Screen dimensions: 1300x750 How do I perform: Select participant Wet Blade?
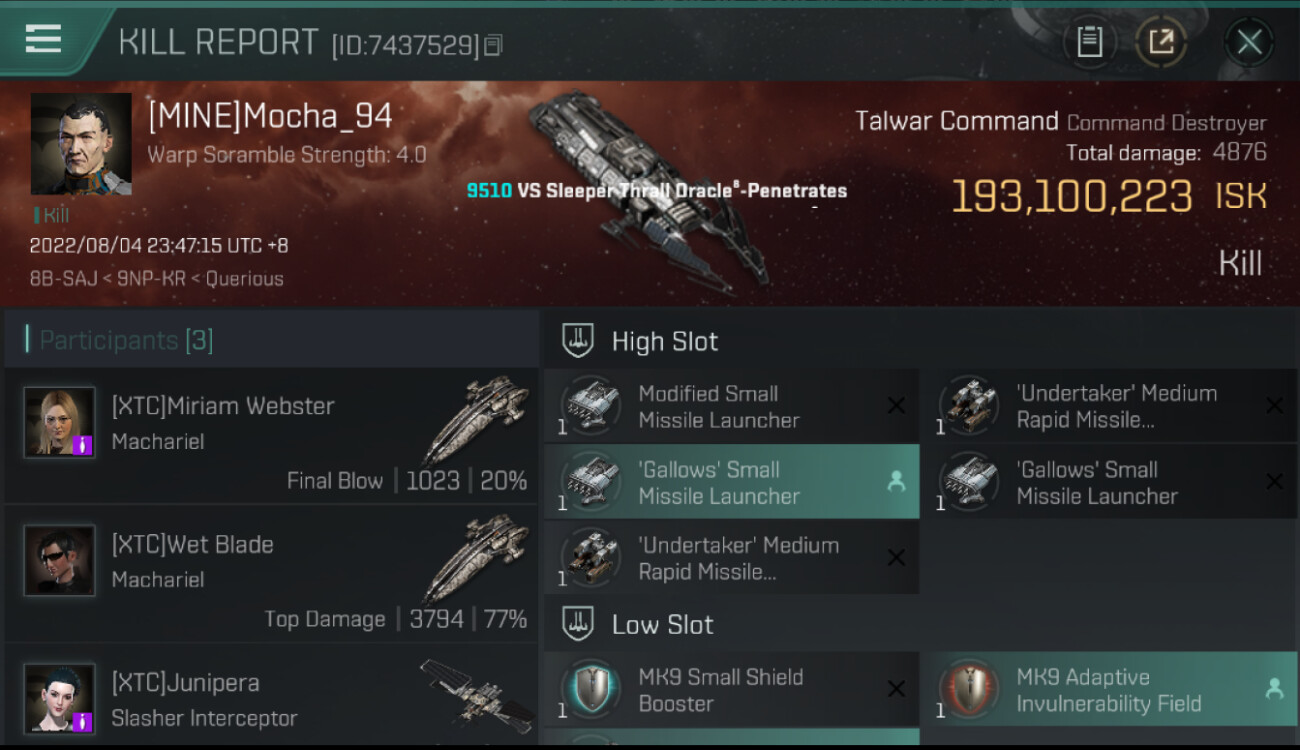point(272,574)
